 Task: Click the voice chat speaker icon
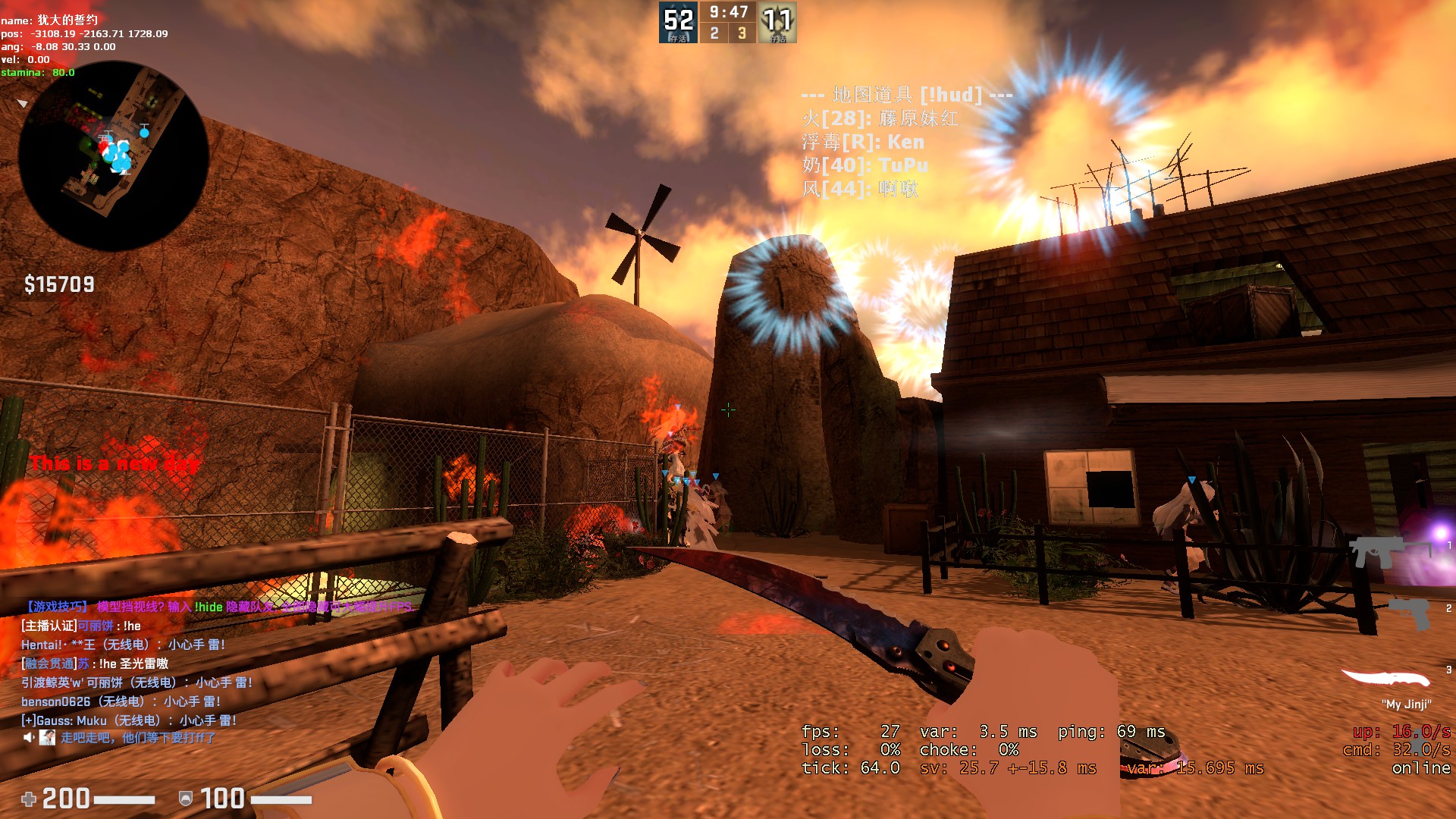(29, 738)
